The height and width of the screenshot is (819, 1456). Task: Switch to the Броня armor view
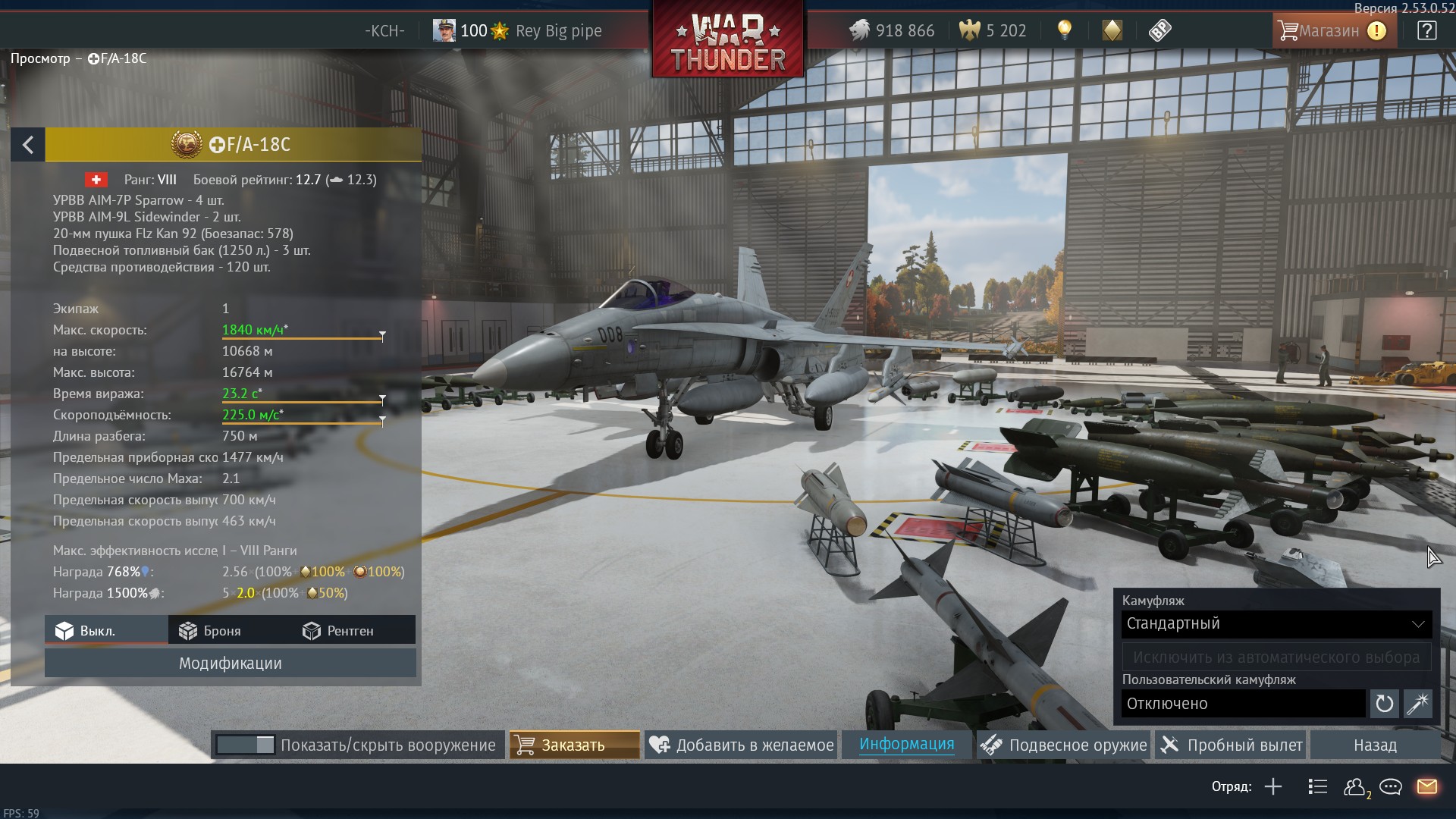(x=210, y=631)
